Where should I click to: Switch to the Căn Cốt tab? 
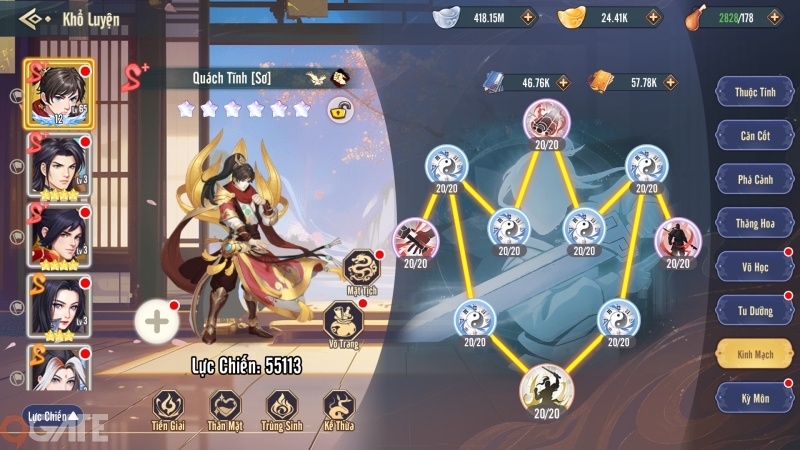click(755, 135)
